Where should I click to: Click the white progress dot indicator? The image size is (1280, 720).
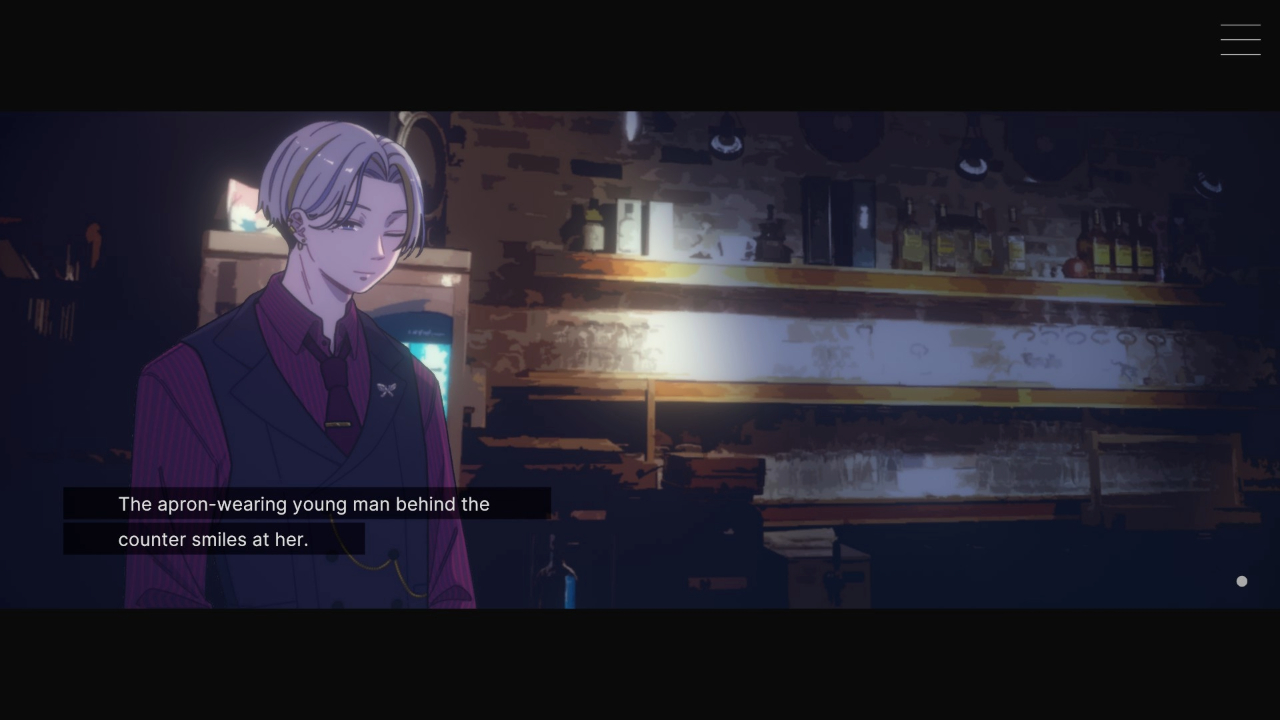pos(1241,581)
